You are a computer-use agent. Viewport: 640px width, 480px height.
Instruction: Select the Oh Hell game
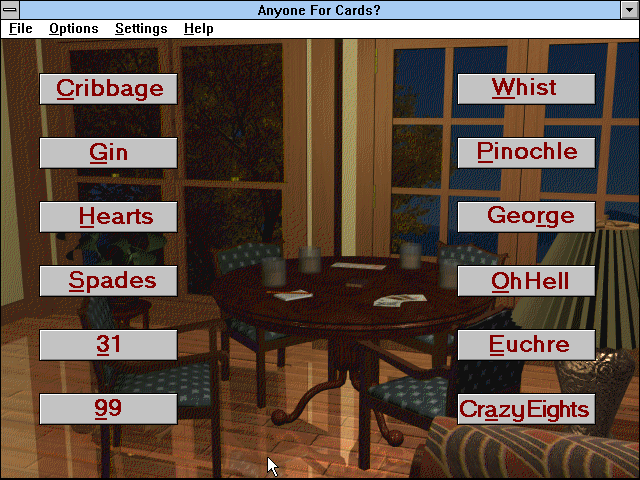pos(526,281)
